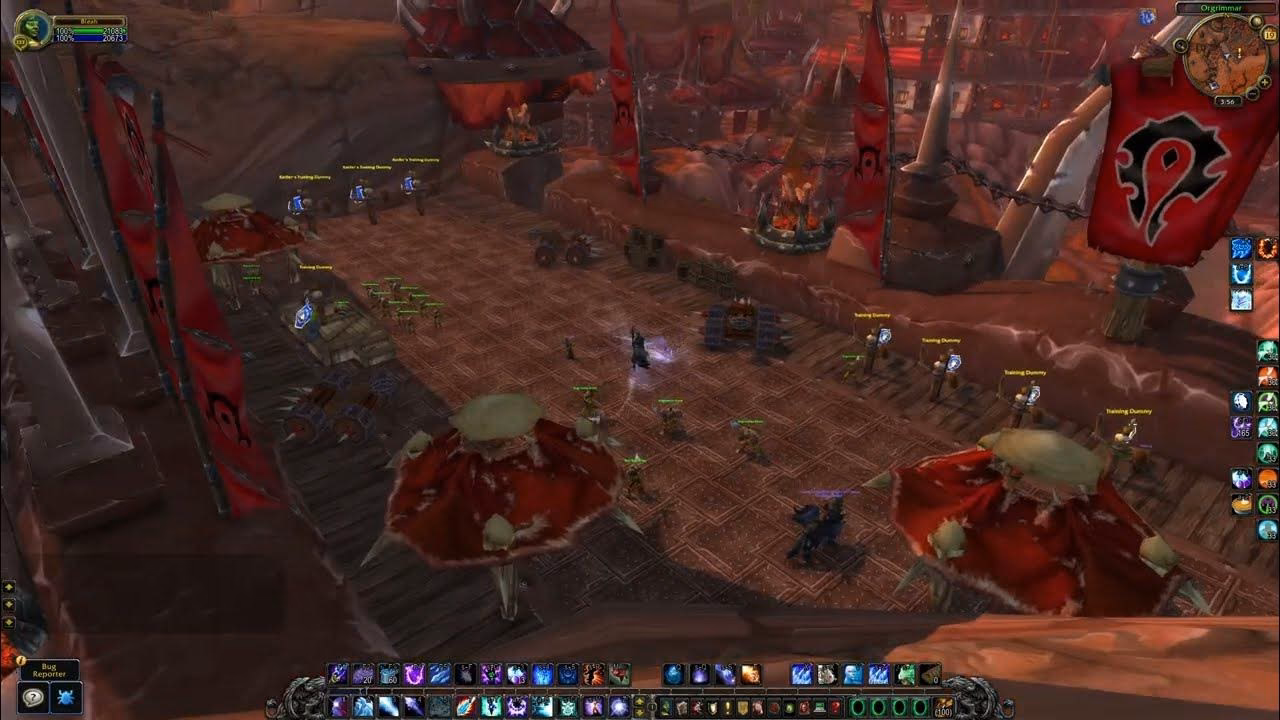Cast the orange fire spell on the hotbar

click(x=751, y=675)
